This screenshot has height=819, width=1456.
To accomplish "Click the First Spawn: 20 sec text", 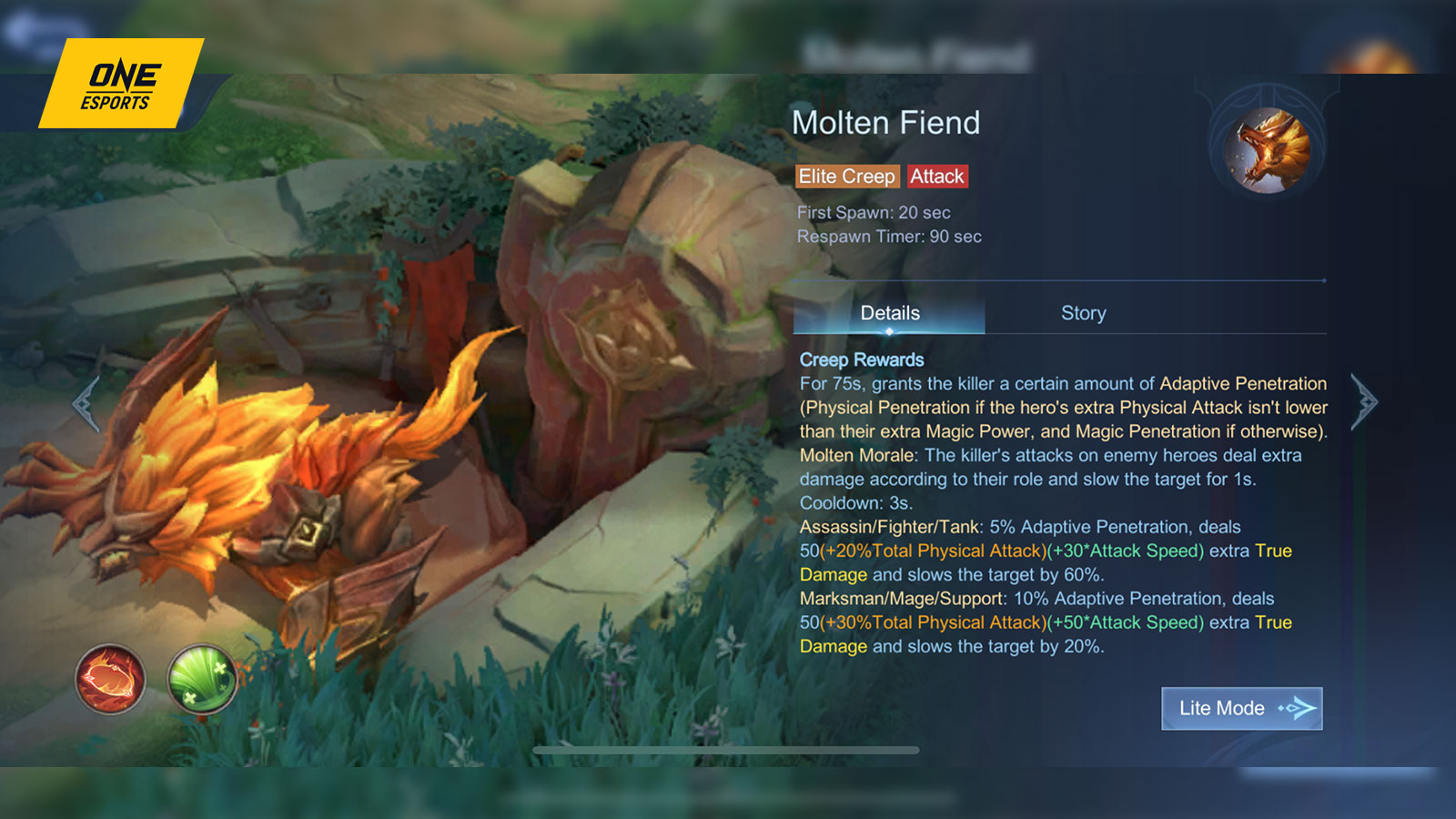I will (873, 213).
